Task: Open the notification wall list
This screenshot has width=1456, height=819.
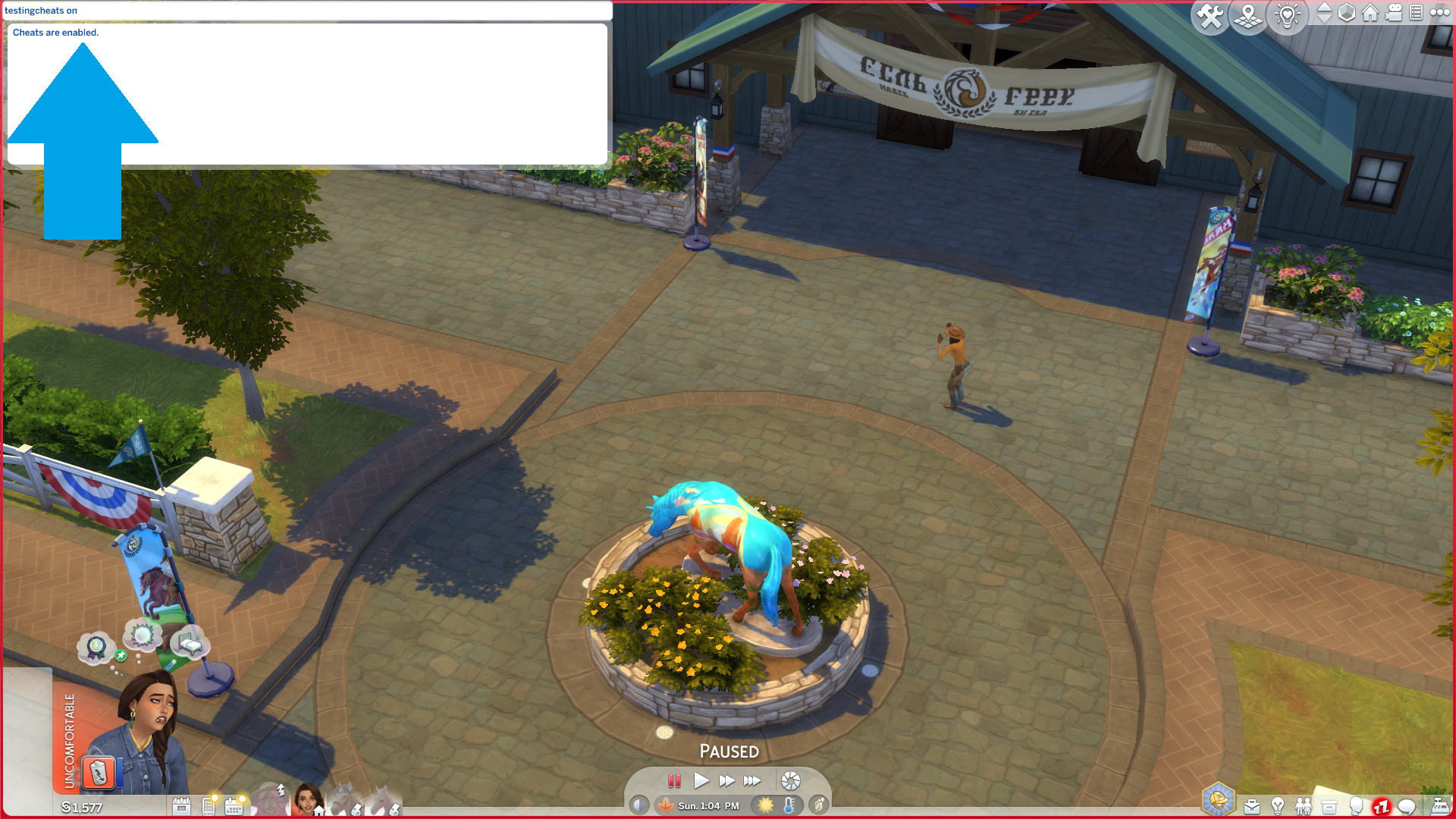Action: 1417,14
